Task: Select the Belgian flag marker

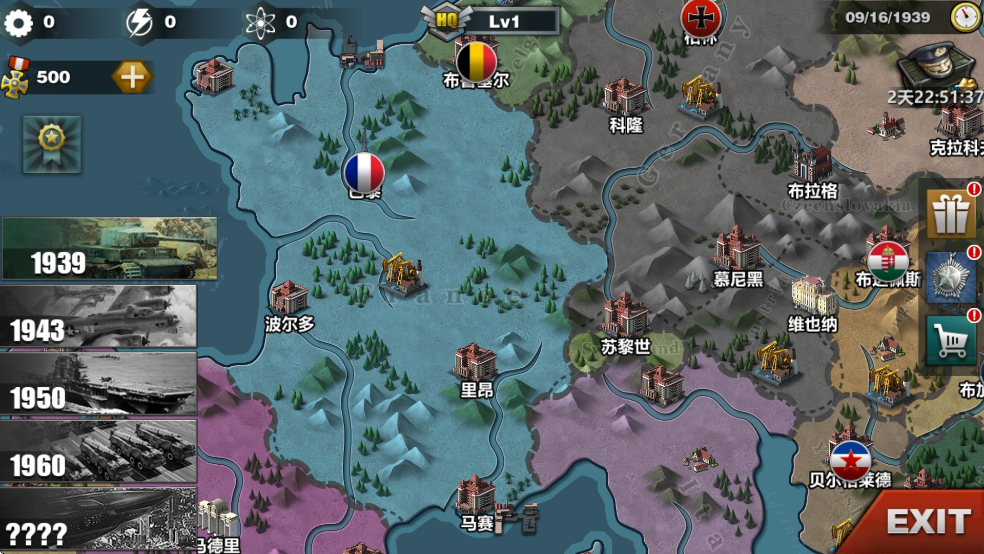Action: pos(476,61)
